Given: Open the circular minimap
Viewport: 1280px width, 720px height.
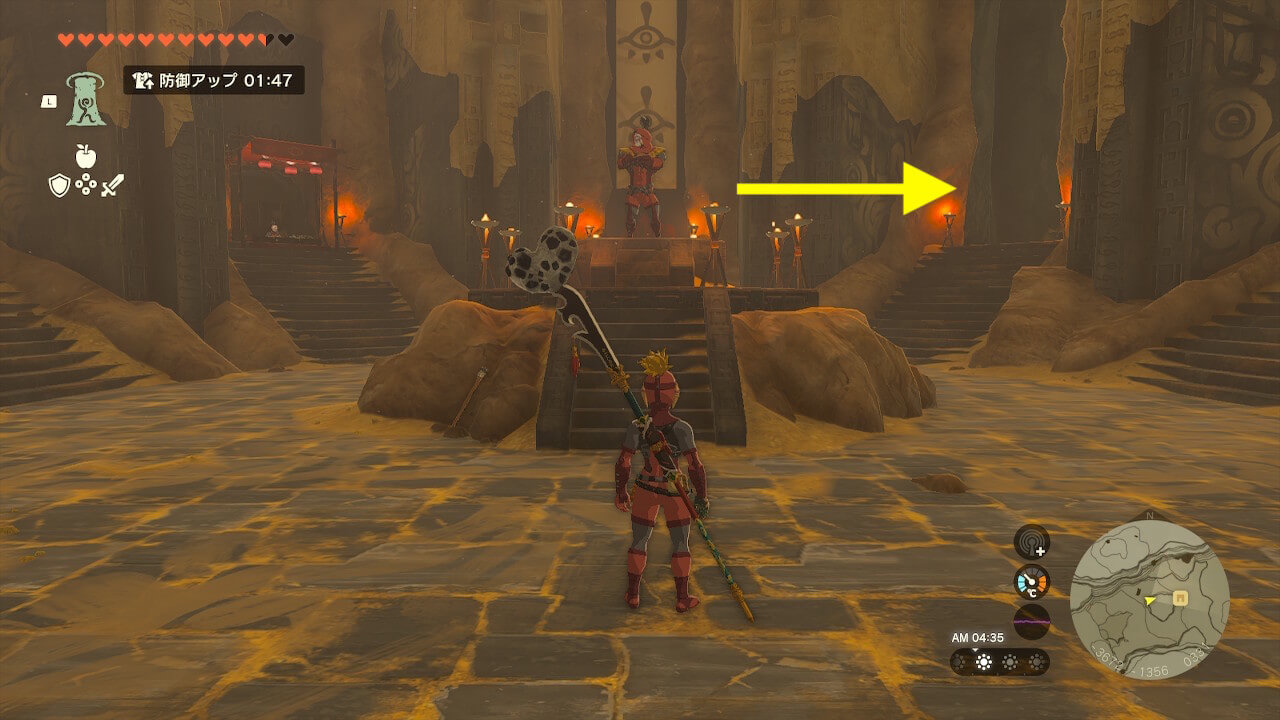Looking at the screenshot, I should pos(1149,599).
